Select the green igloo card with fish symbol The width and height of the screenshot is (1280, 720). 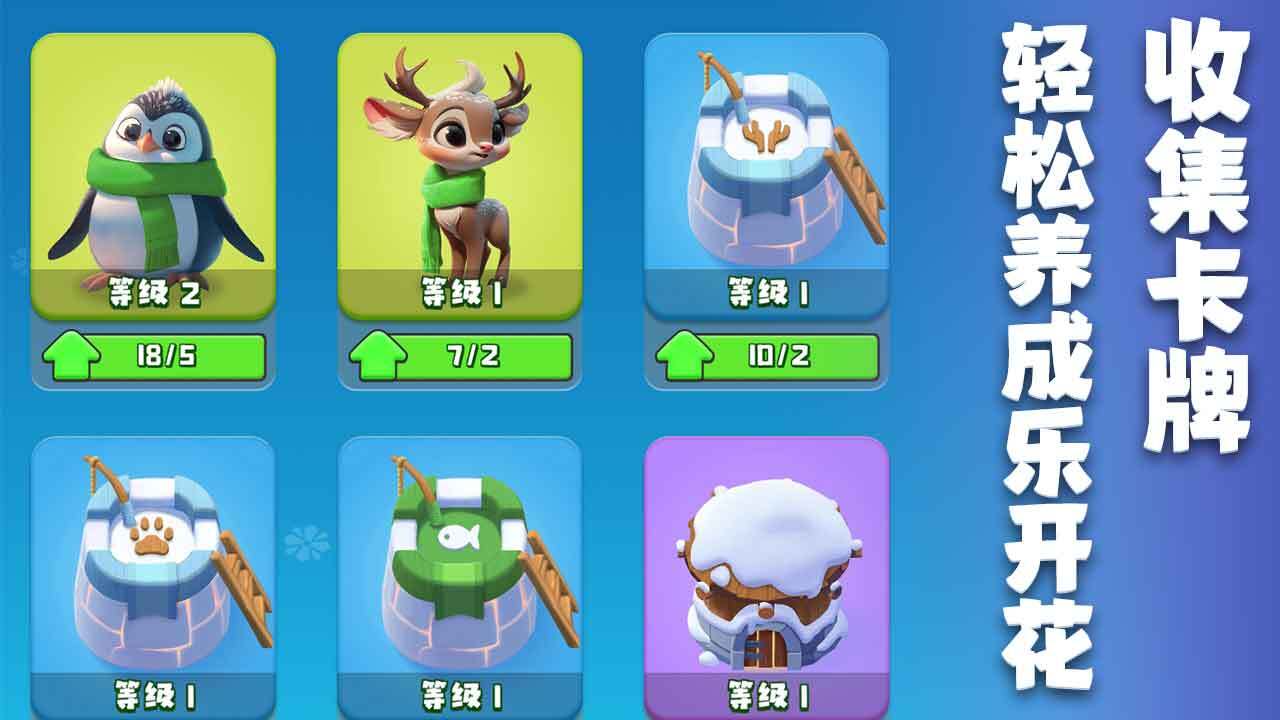[459, 570]
